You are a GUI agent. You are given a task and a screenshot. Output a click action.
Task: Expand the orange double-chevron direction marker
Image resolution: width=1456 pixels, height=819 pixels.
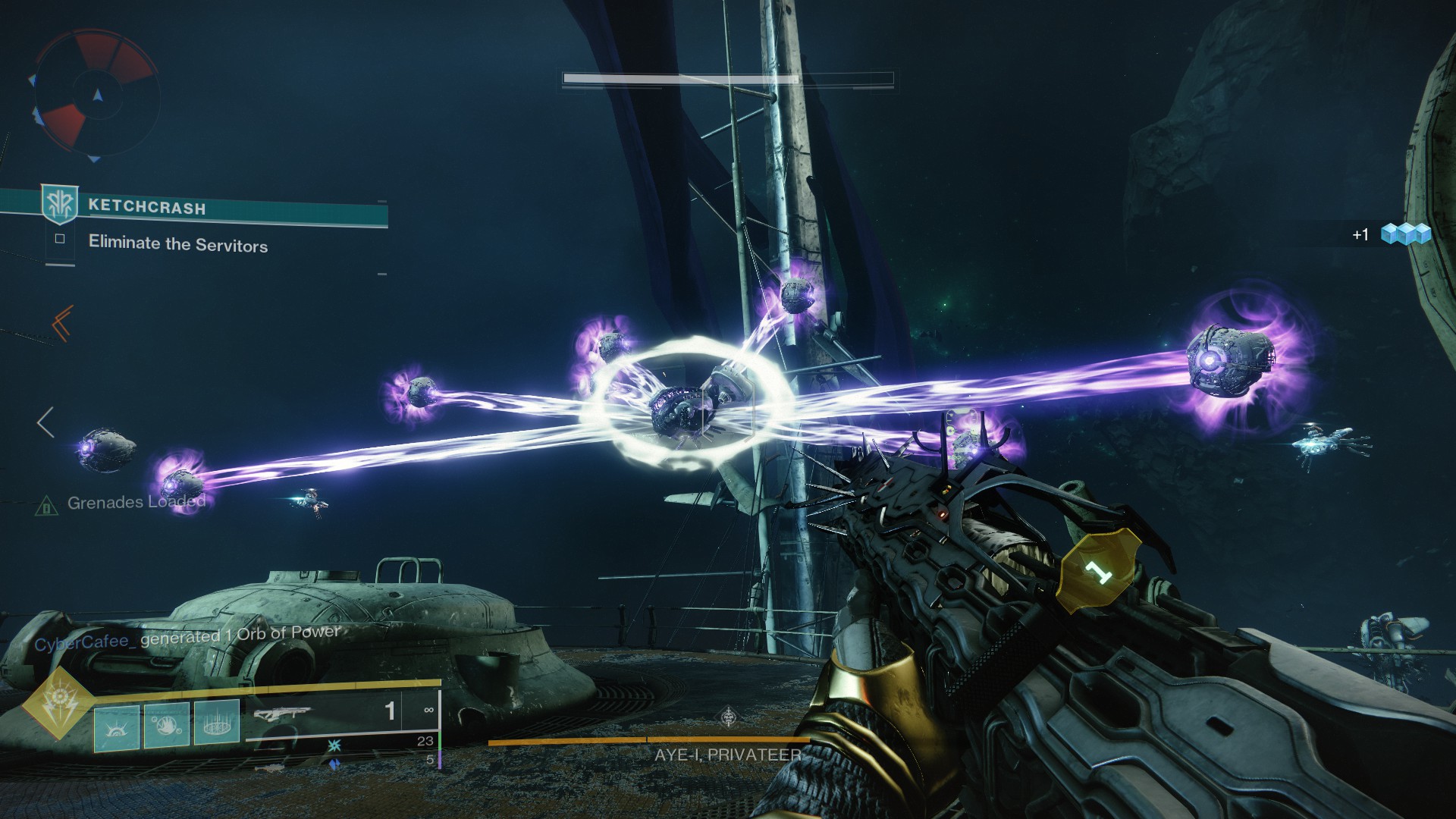pyautogui.click(x=62, y=324)
